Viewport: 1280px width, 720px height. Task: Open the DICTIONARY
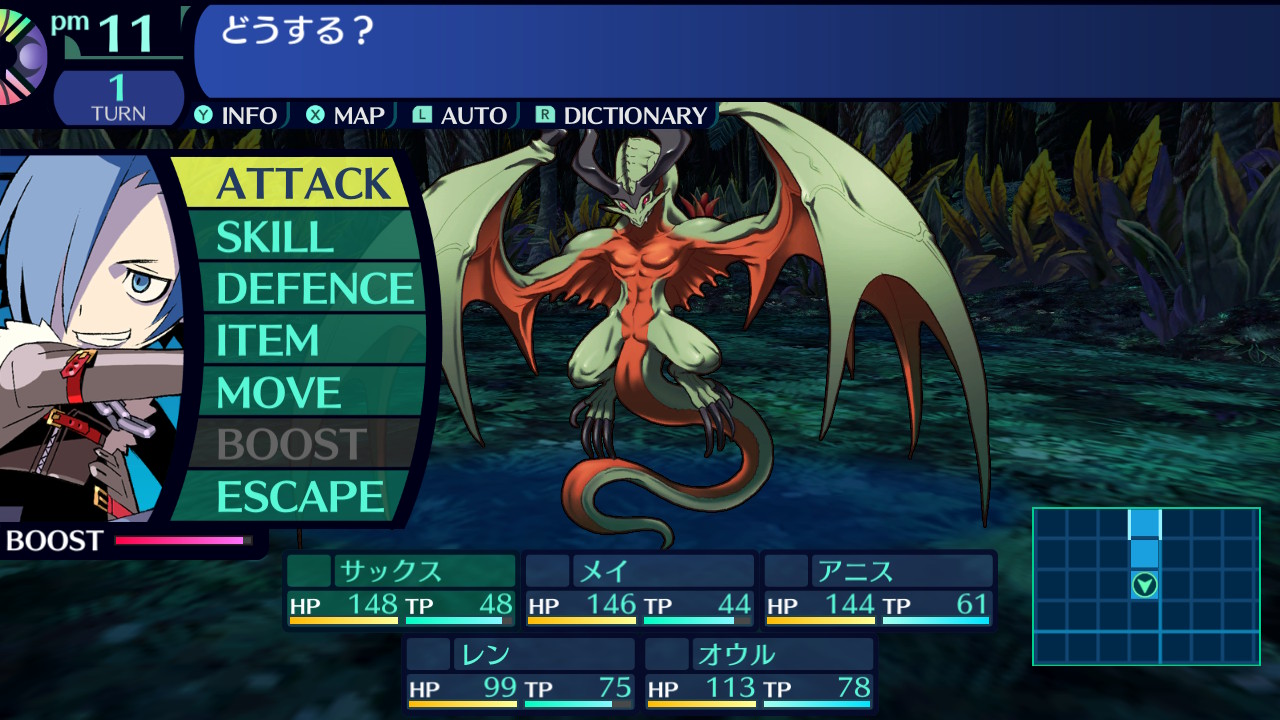[622, 116]
